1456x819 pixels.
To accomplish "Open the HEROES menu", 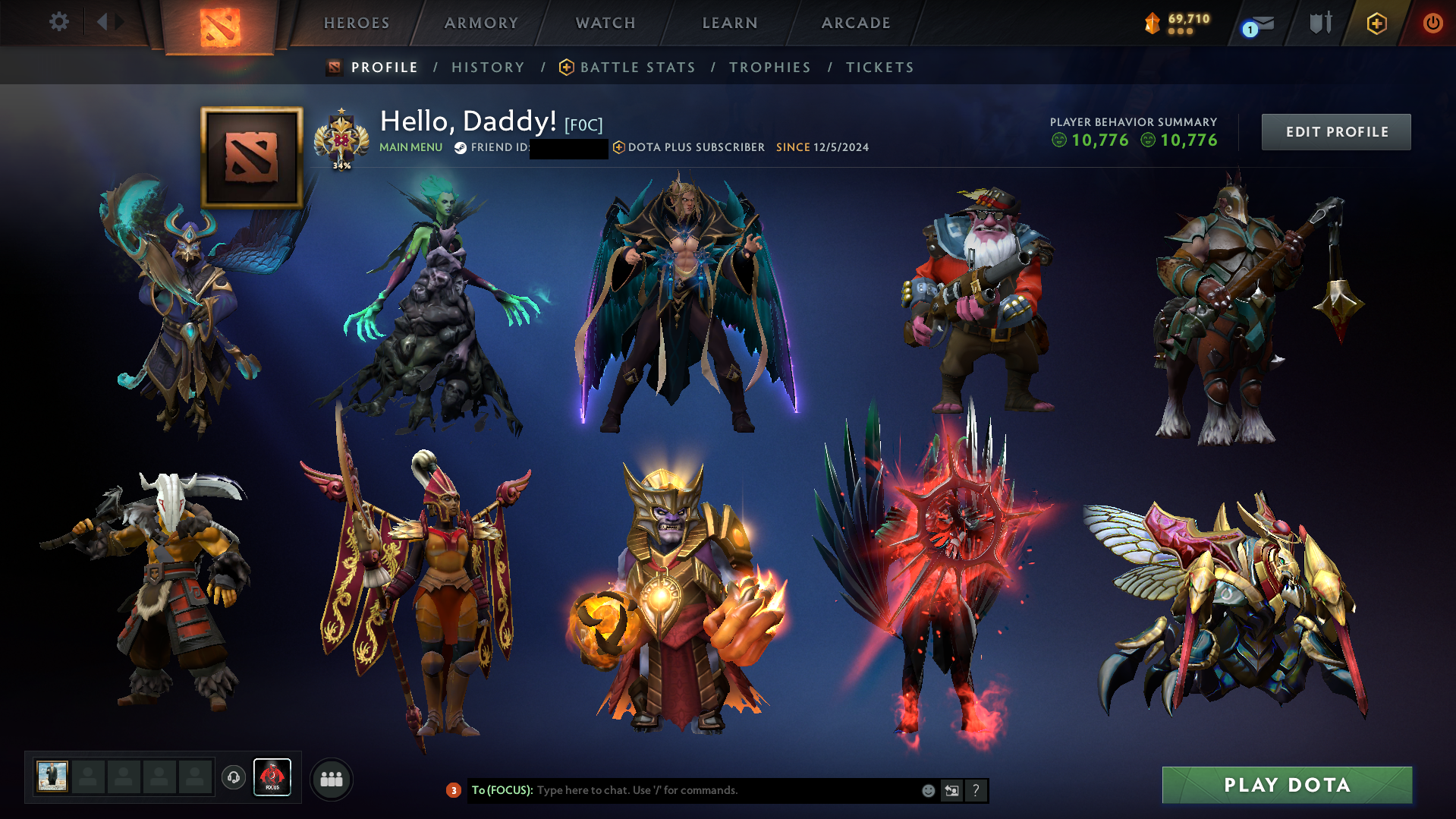I will [x=356, y=23].
